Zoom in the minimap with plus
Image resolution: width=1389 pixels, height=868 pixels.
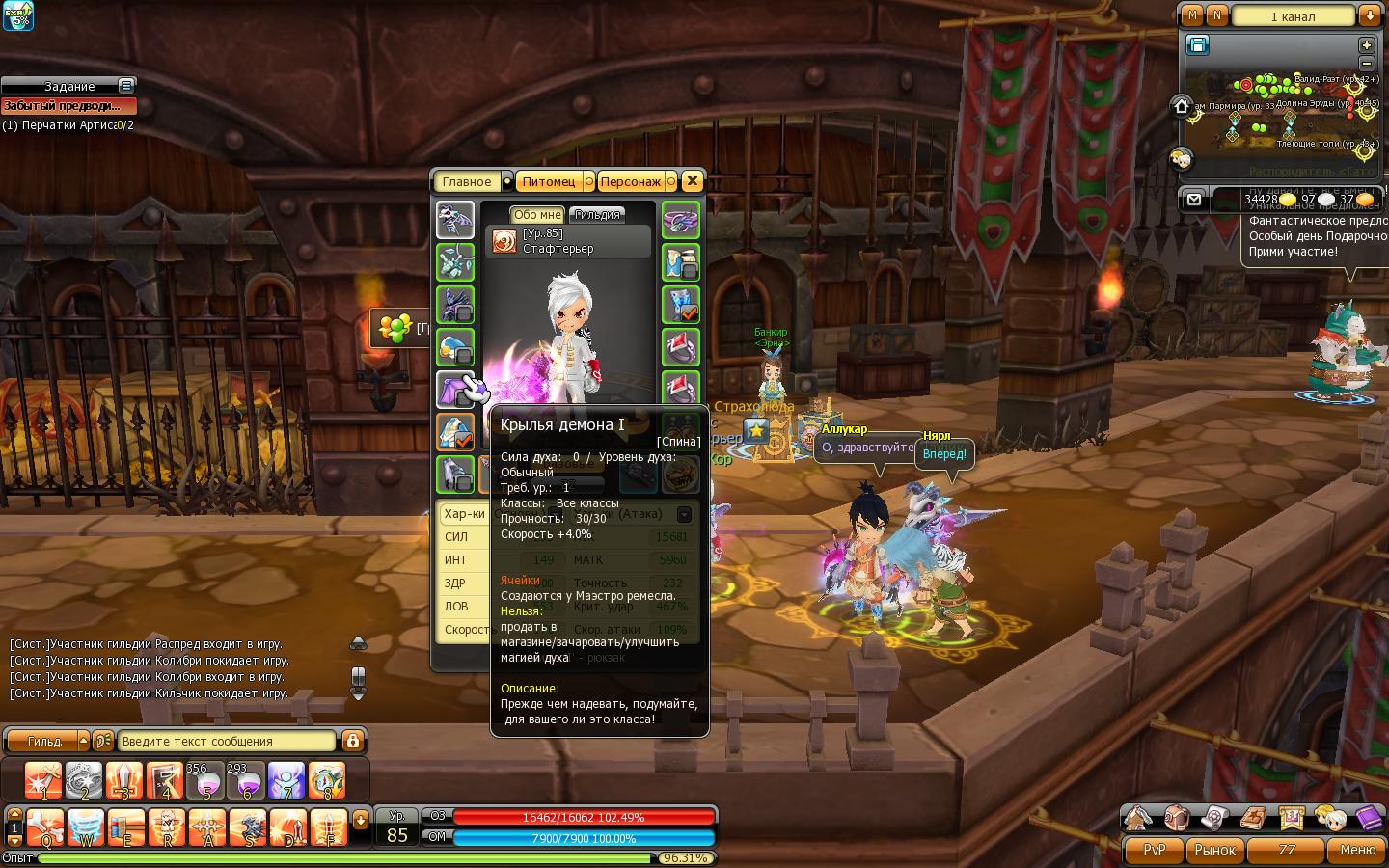(1366, 45)
